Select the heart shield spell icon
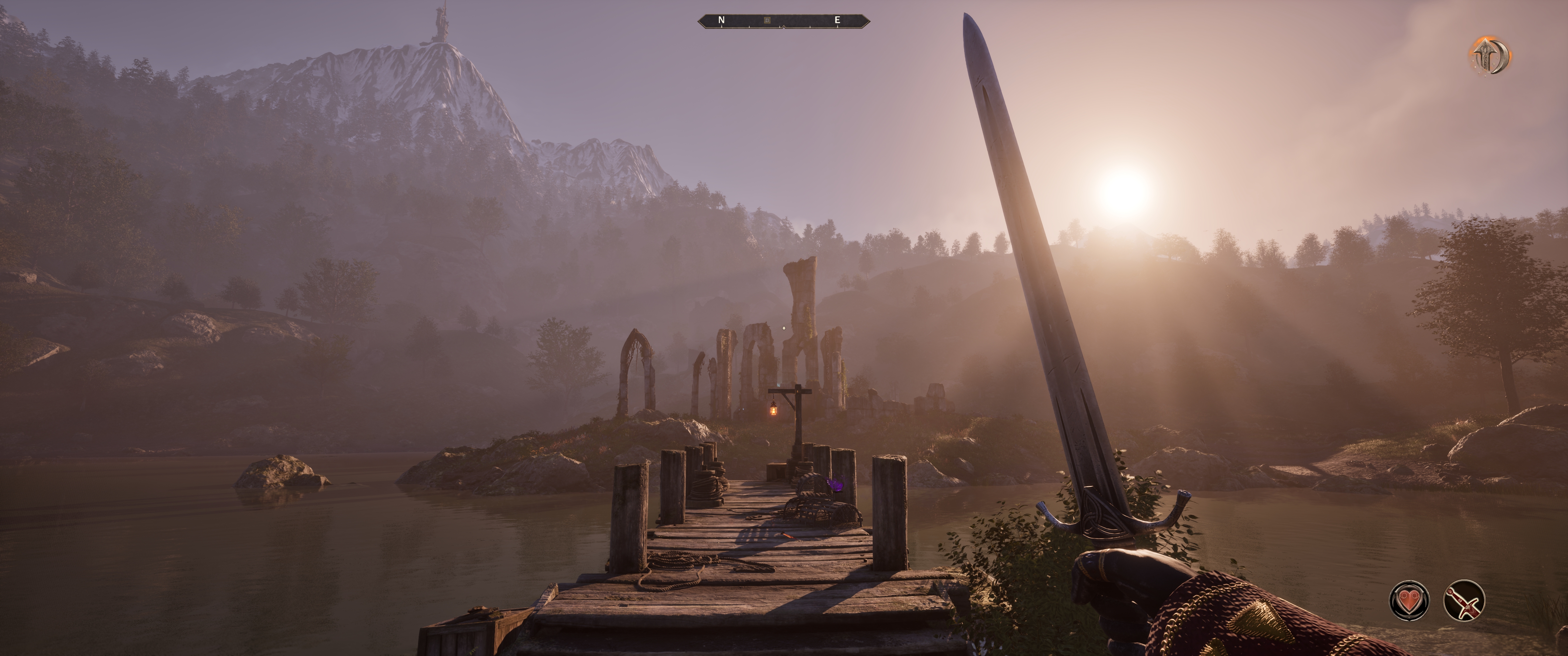This screenshot has width=1568, height=656. click(x=1409, y=601)
